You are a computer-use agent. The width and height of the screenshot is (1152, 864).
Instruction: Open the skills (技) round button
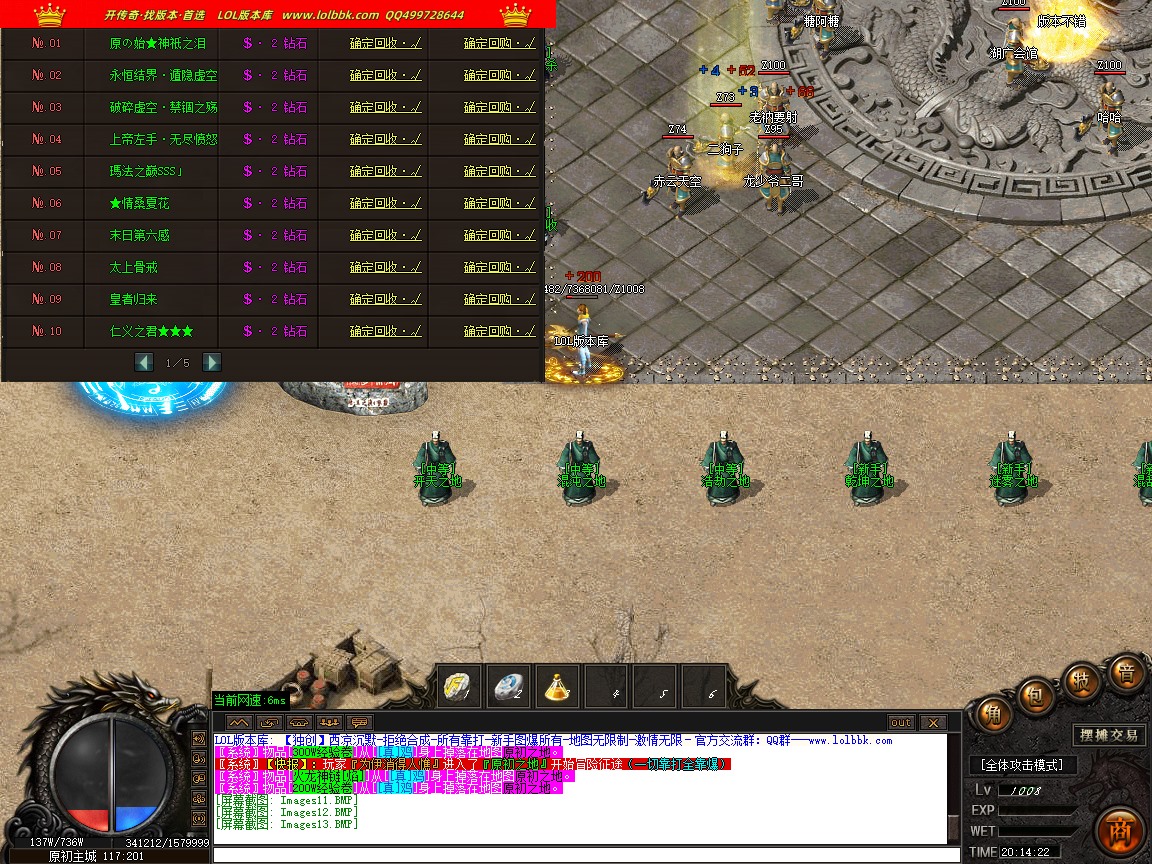tap(1082, 680)
